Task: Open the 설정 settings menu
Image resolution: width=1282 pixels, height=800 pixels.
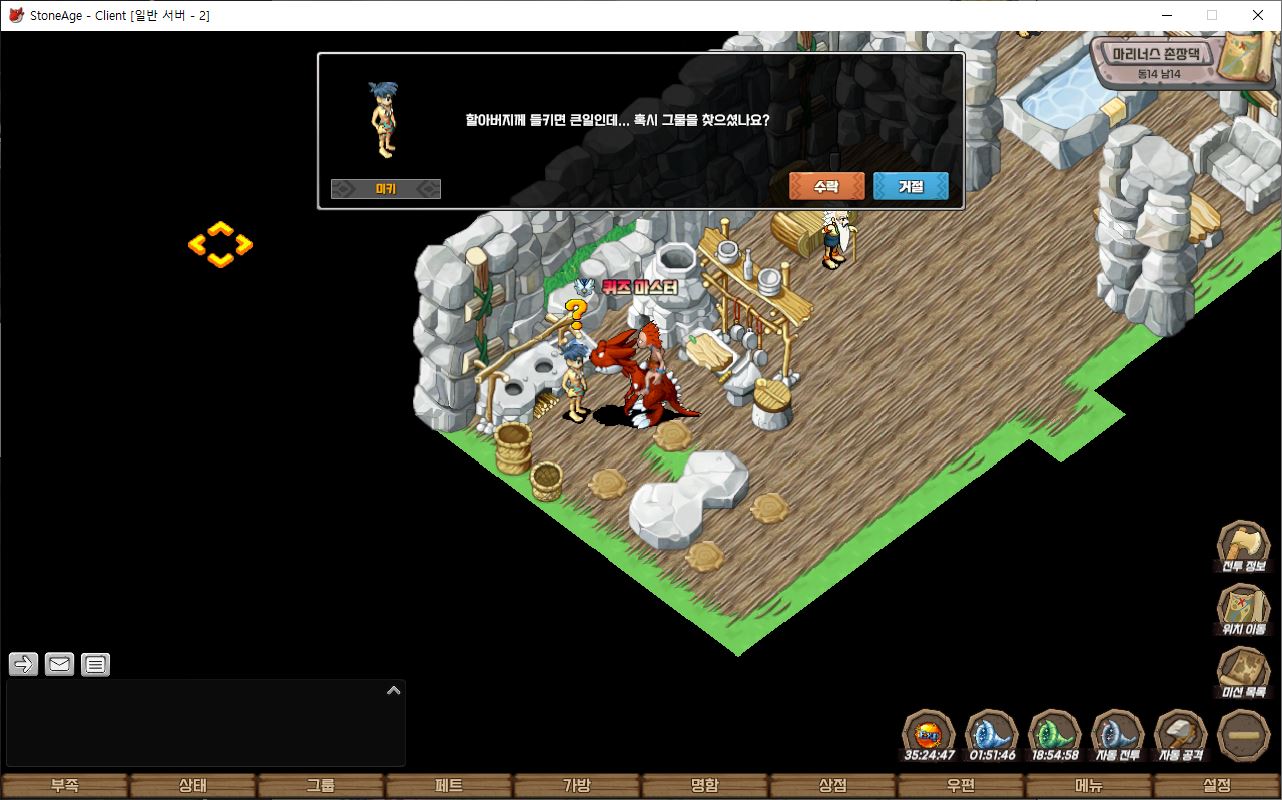Action: click(1217, 786)
